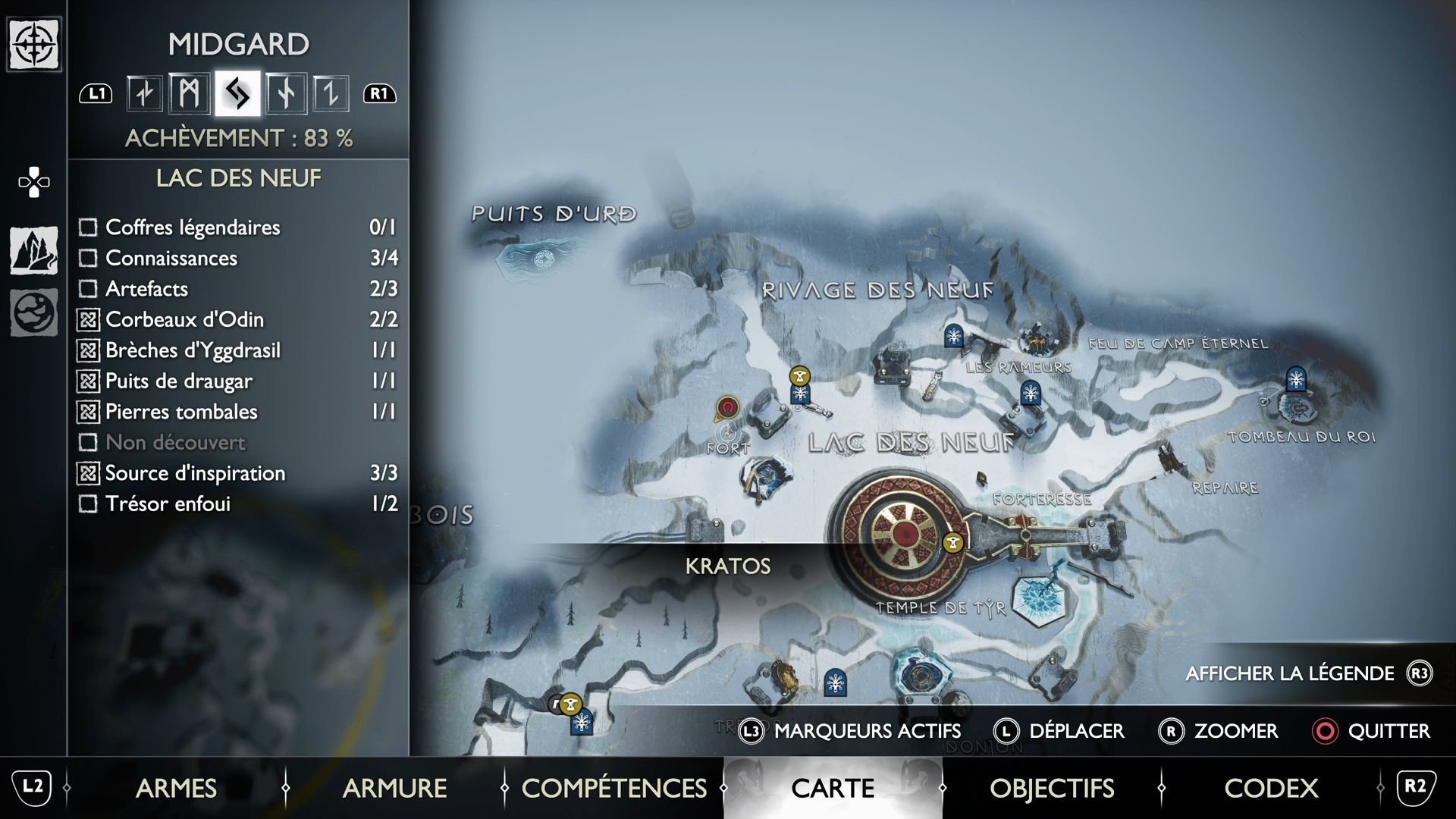Check the Coffres légendaires checkbox

88,227
